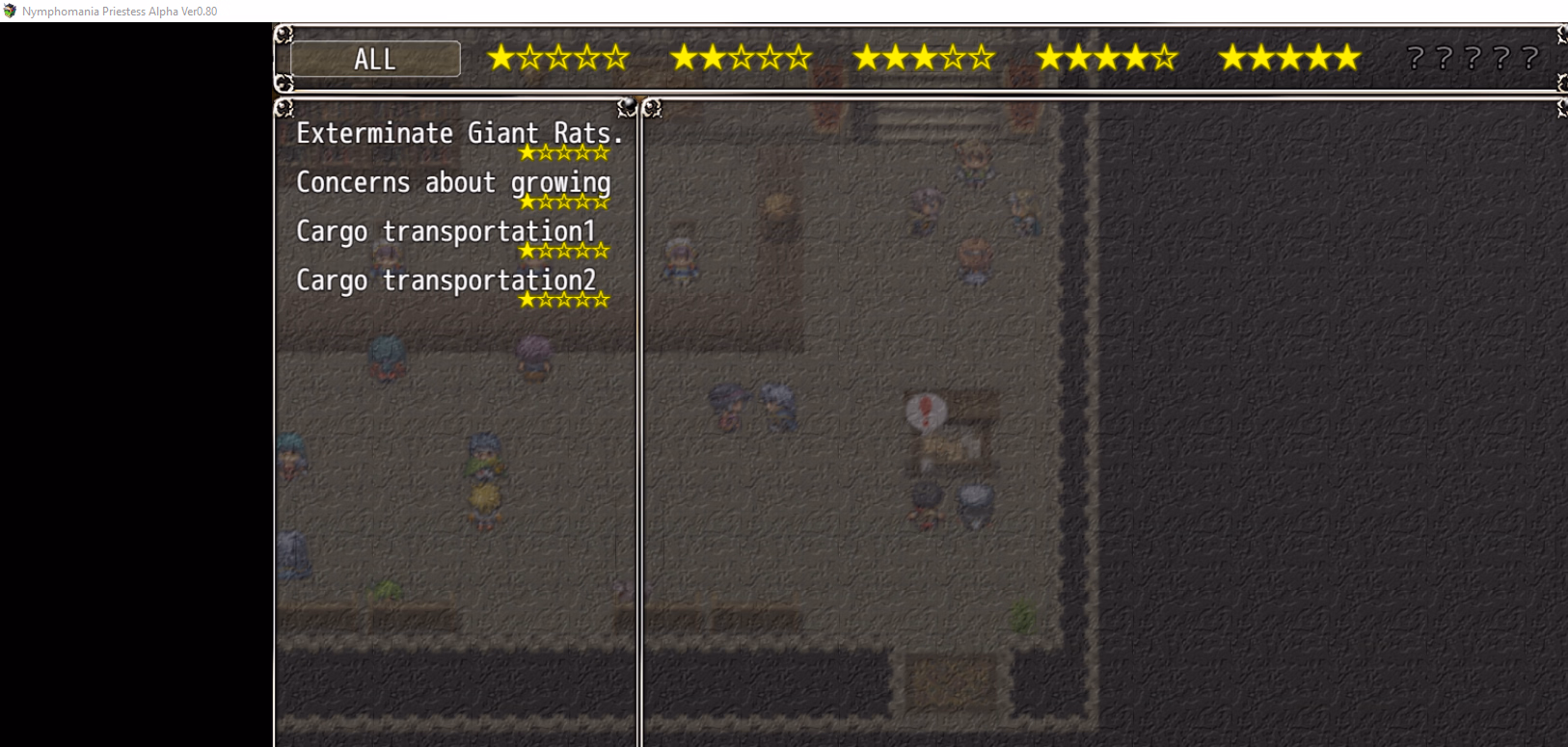
Task: Filter quests by three-star difficulty
Action: click(924, 59)
